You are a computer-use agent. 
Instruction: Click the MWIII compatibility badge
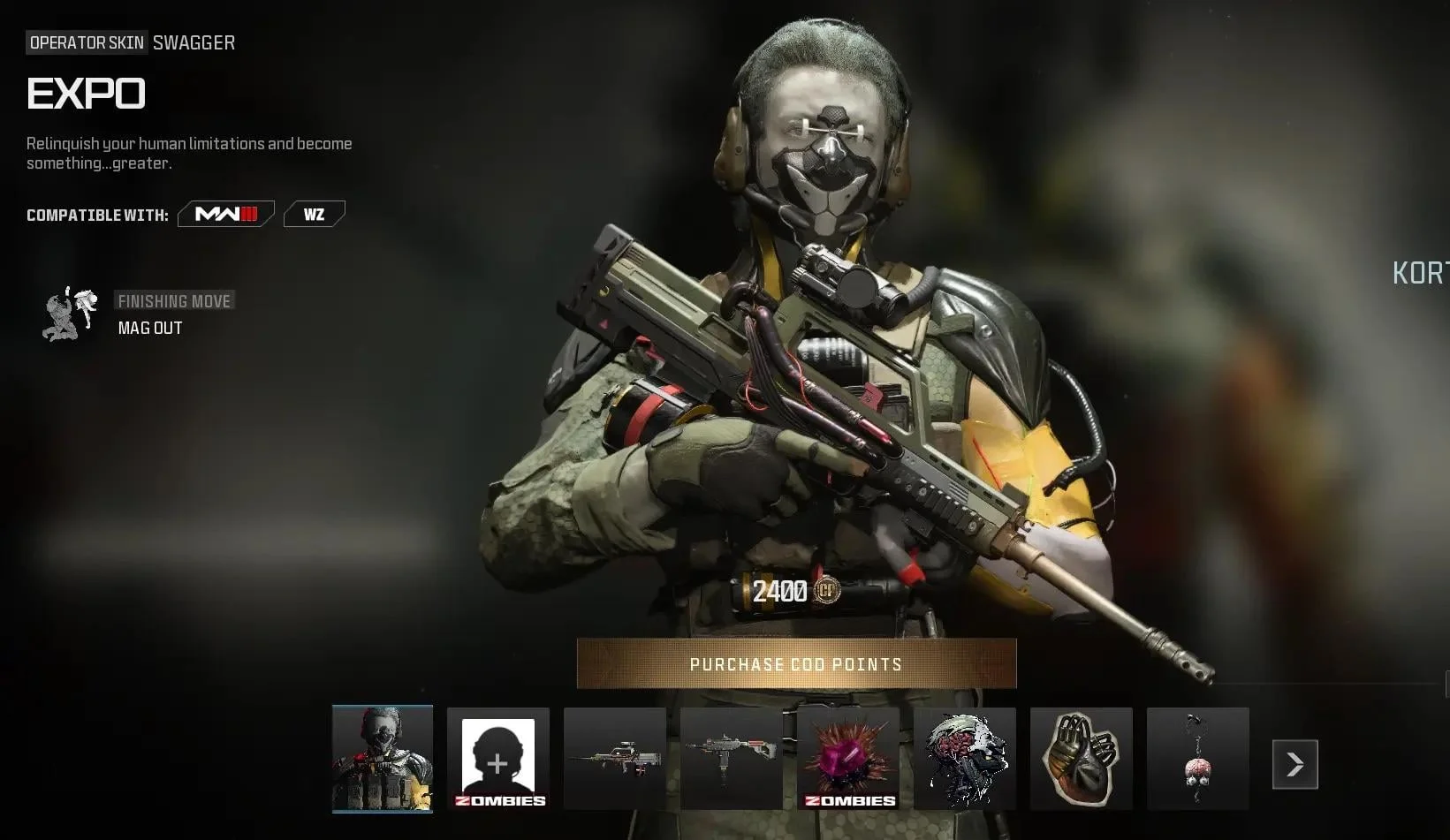(226, 215)
